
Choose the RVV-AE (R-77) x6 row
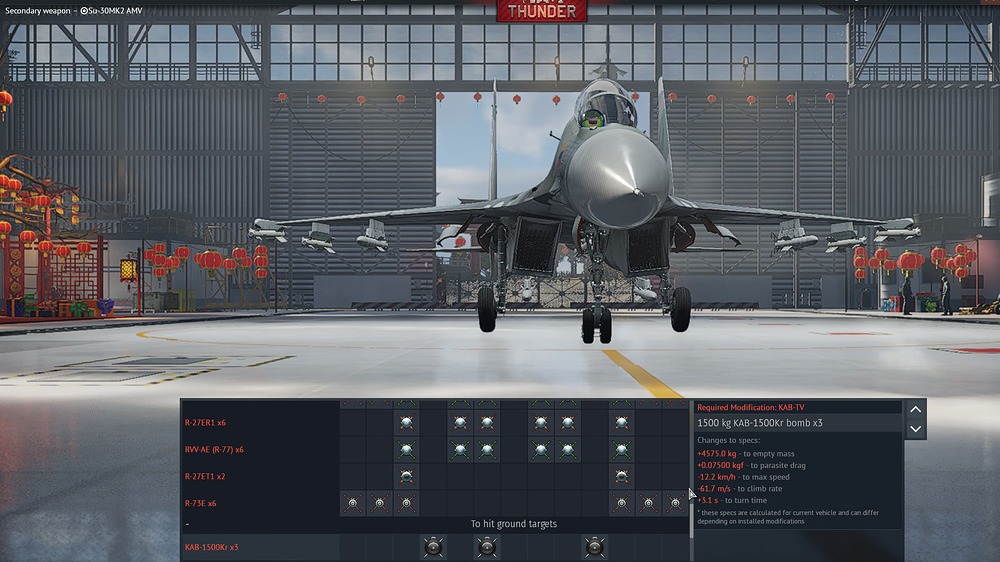(x=213, y=449)
